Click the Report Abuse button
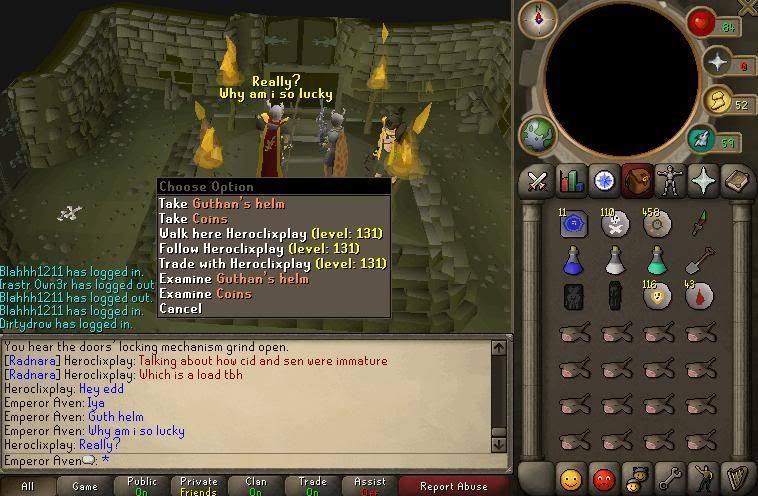758x496 pixels. coord(453,486)
